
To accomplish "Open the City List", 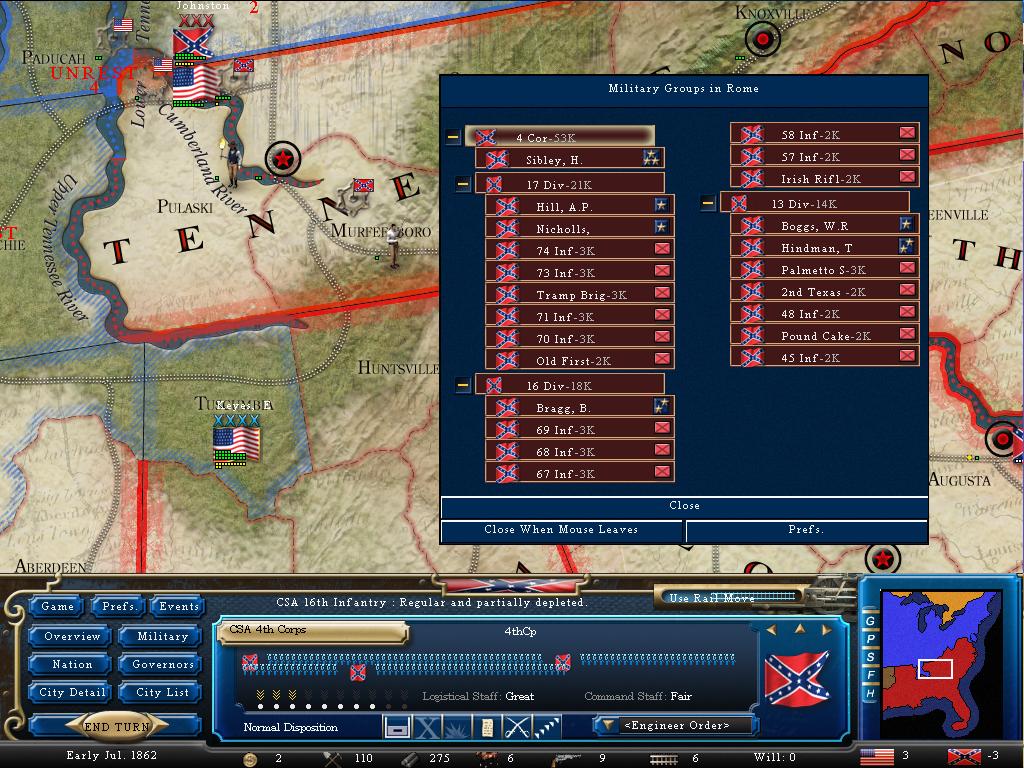I will click(x=162, y=693).
